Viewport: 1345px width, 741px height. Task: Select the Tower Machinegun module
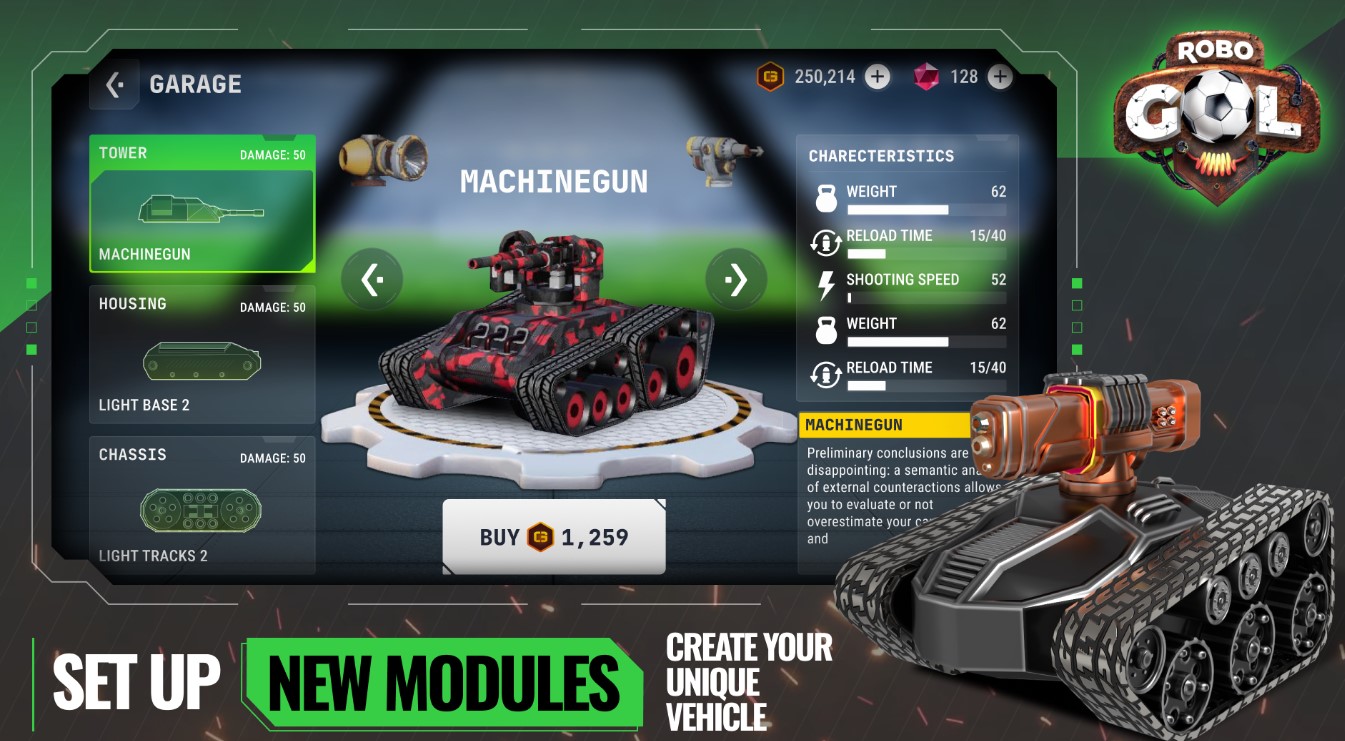click(x=202, y=204)
